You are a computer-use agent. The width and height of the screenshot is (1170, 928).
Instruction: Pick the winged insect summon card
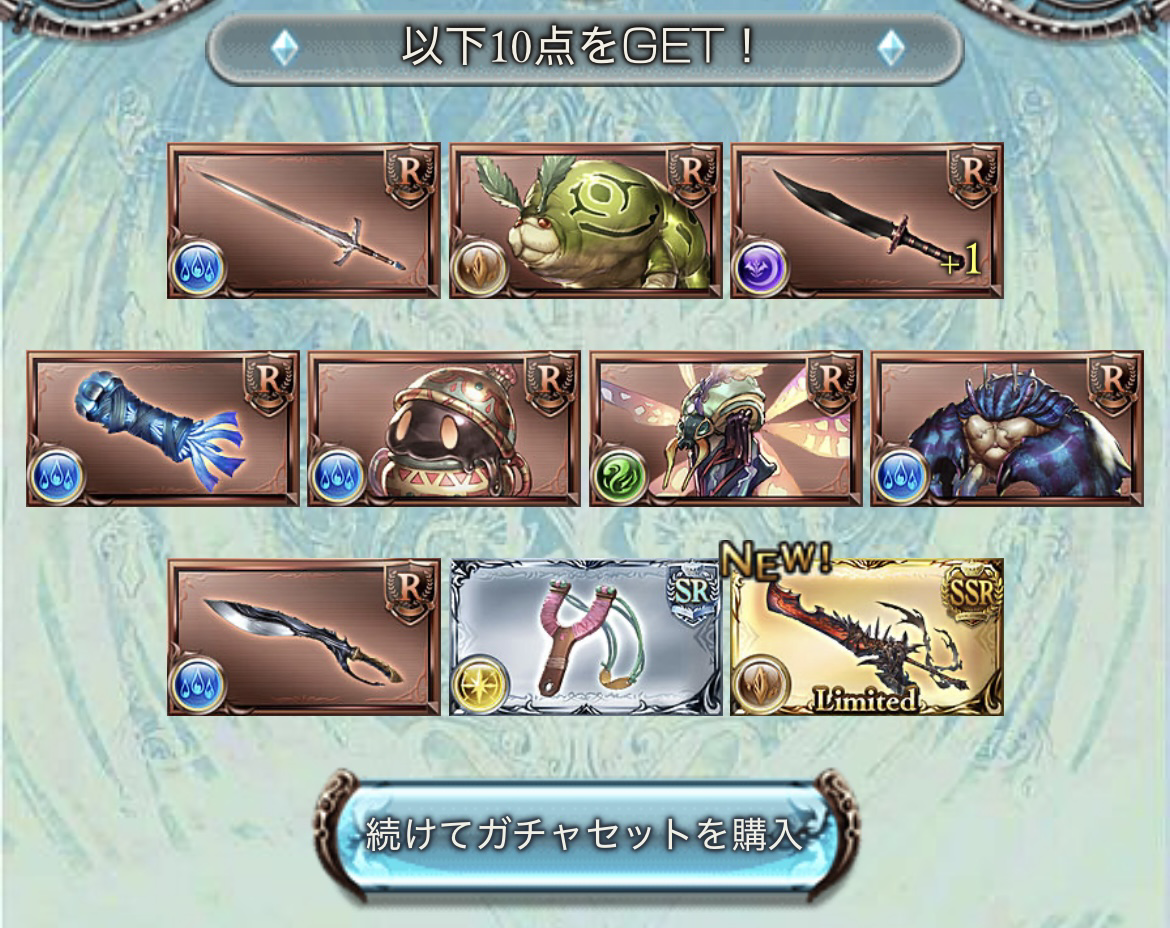tap(726, 428)
